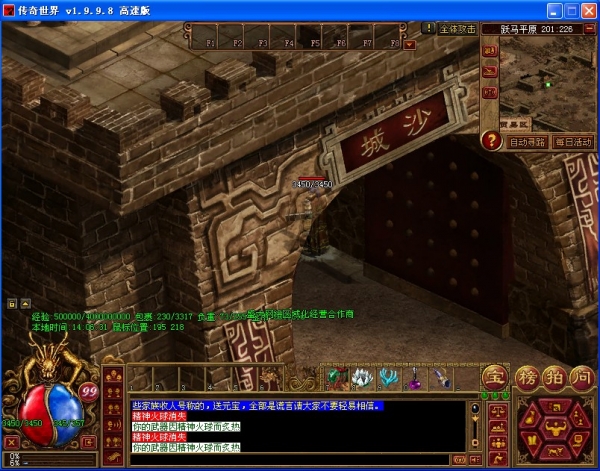Open the 每日活动 daily activities button
This screenshot has width=600, height=471.
573,142
